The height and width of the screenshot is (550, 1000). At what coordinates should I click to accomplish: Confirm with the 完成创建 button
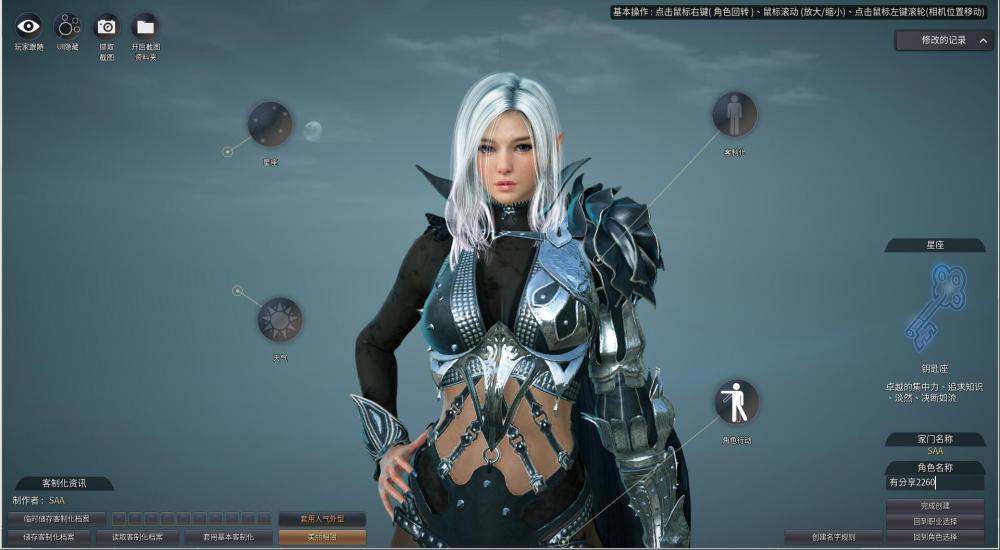pos(935,506)
